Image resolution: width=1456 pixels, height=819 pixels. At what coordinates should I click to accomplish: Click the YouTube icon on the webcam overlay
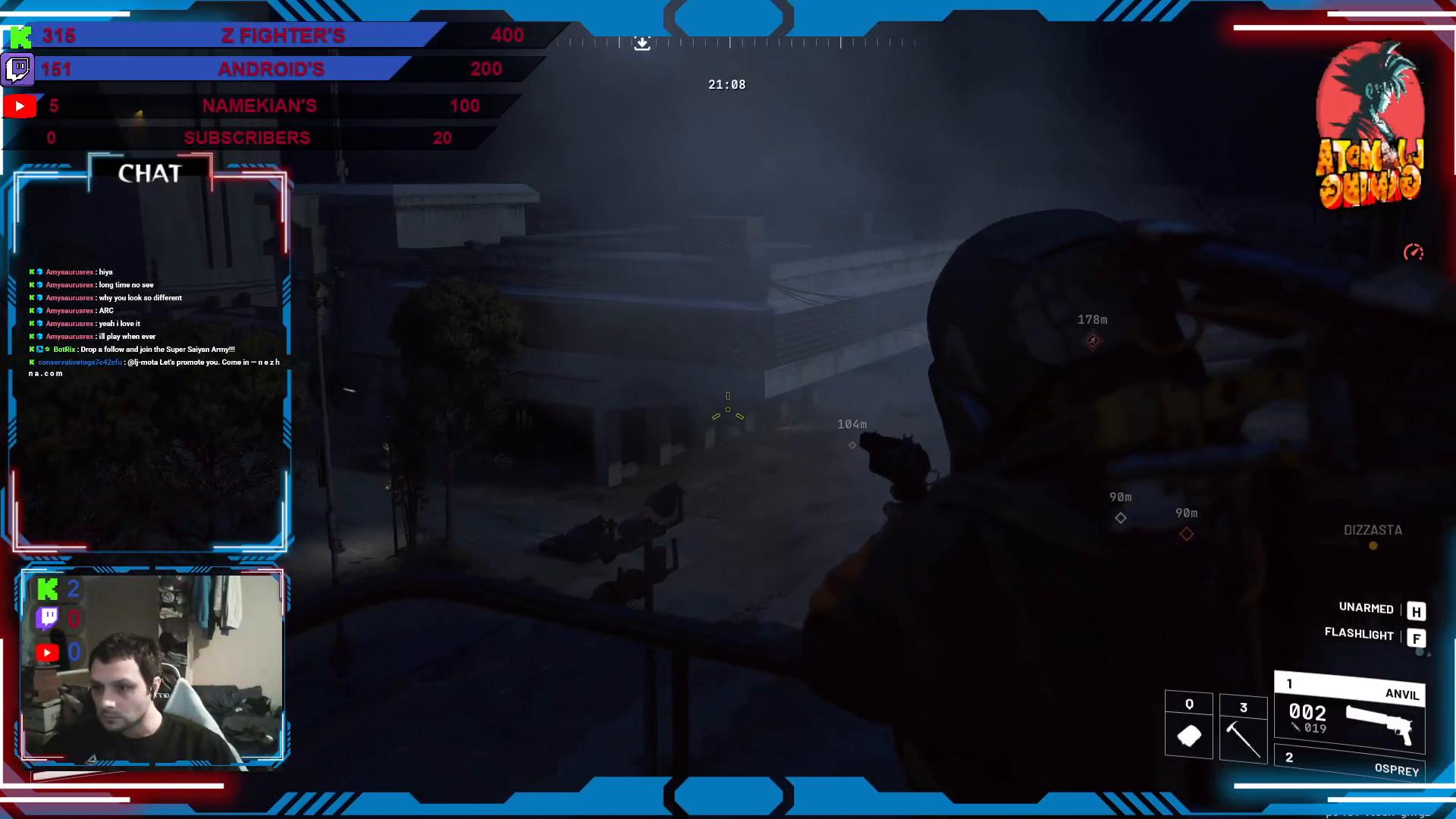(47, 652)
